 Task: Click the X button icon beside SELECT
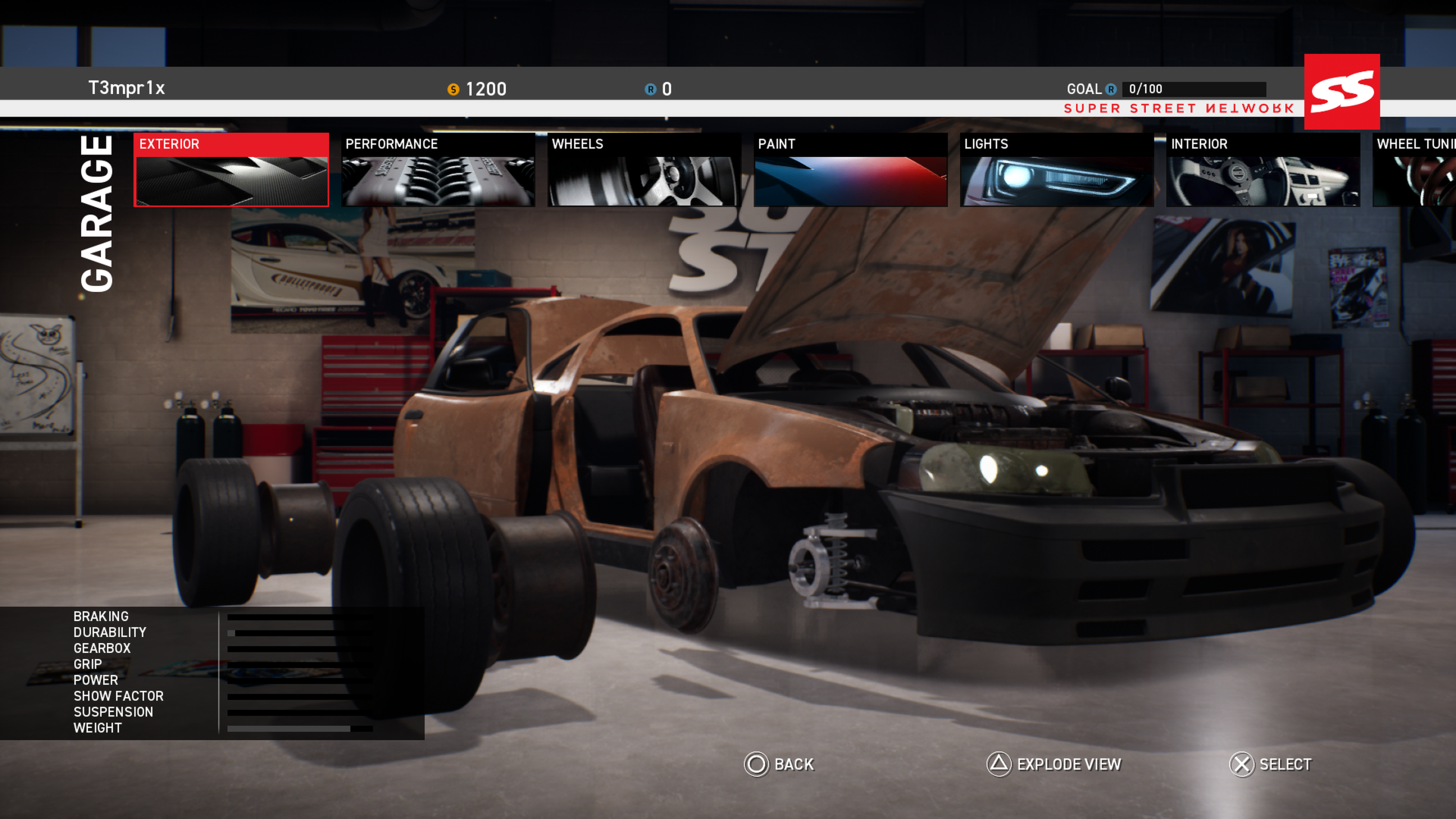tap(1241, 765)
